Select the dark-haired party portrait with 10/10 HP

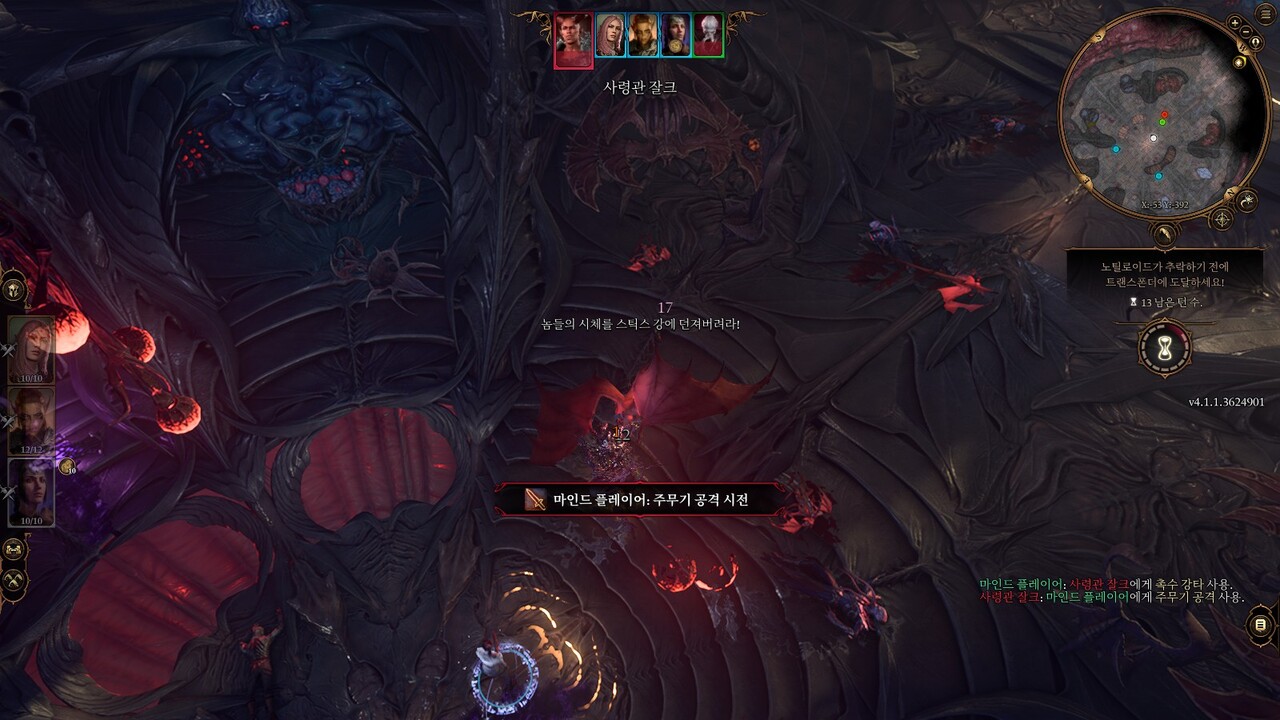[31, 491]
